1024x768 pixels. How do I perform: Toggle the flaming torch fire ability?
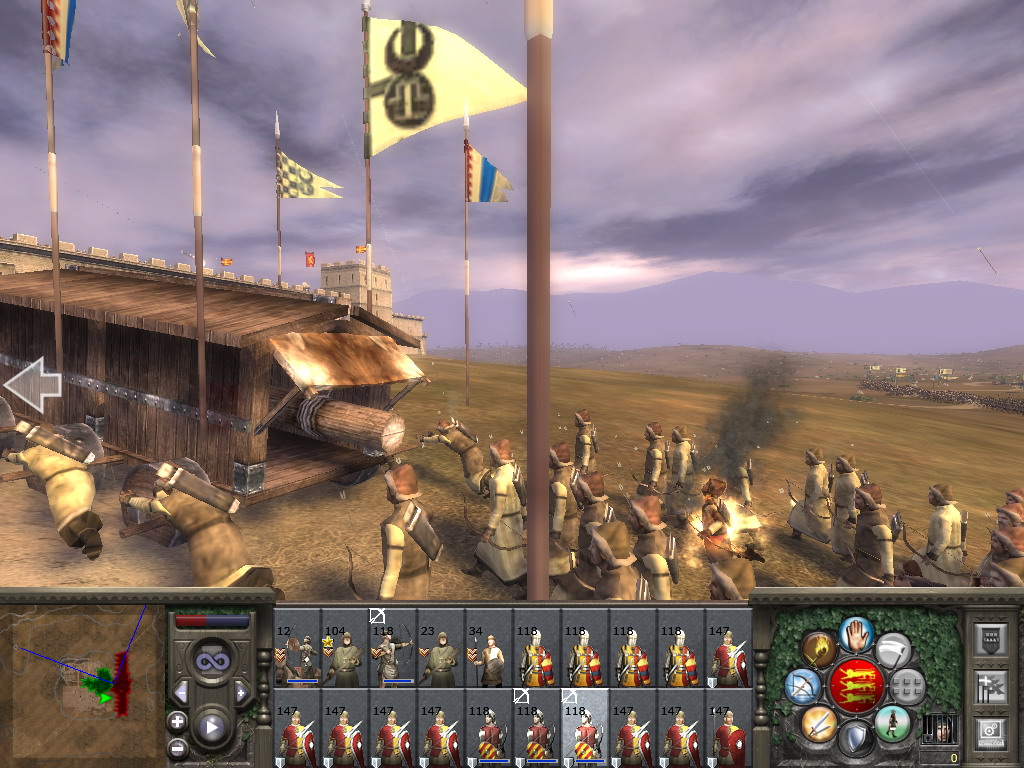point(819,649)
